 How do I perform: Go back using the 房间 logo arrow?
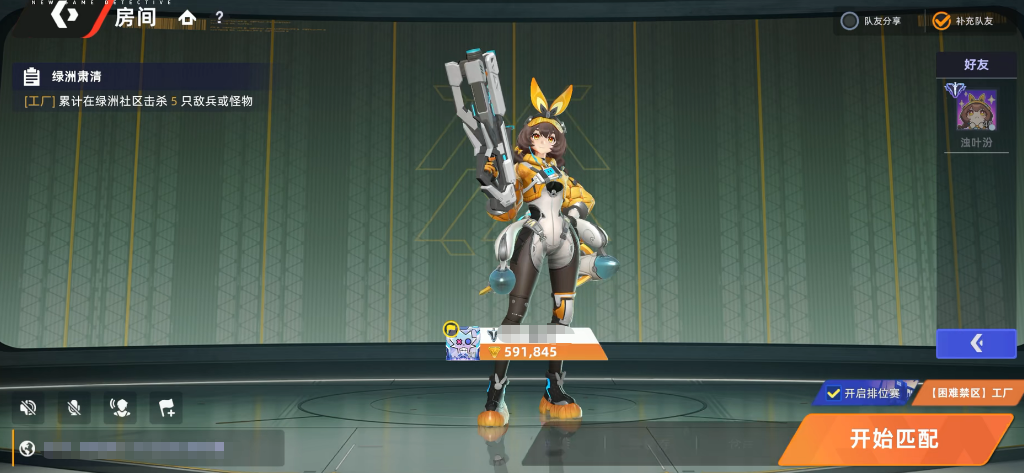pyautogui.click(x=65, y=15)
